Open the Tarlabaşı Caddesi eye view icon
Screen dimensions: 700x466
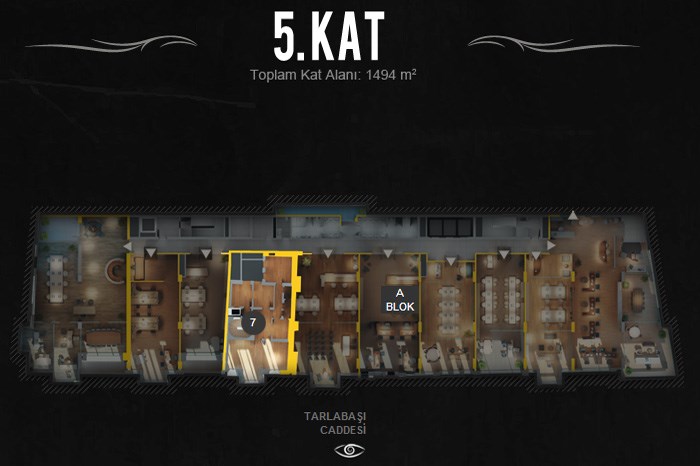point(350,450)
